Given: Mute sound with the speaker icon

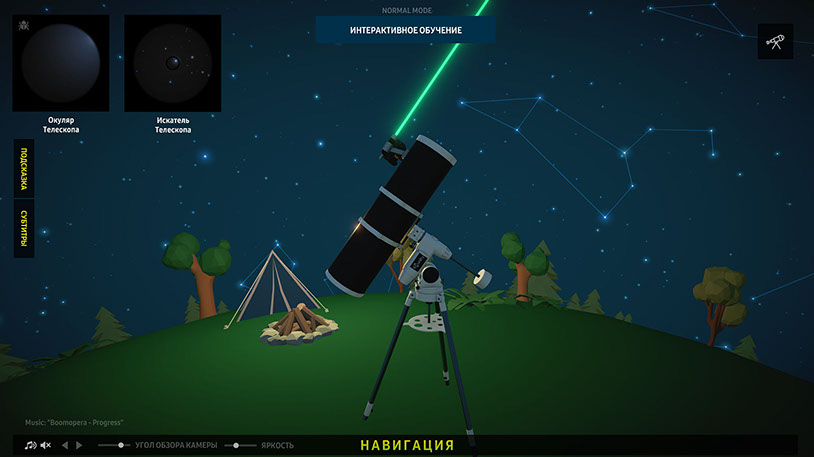Looking at the screenshot, I should point(46,445).
